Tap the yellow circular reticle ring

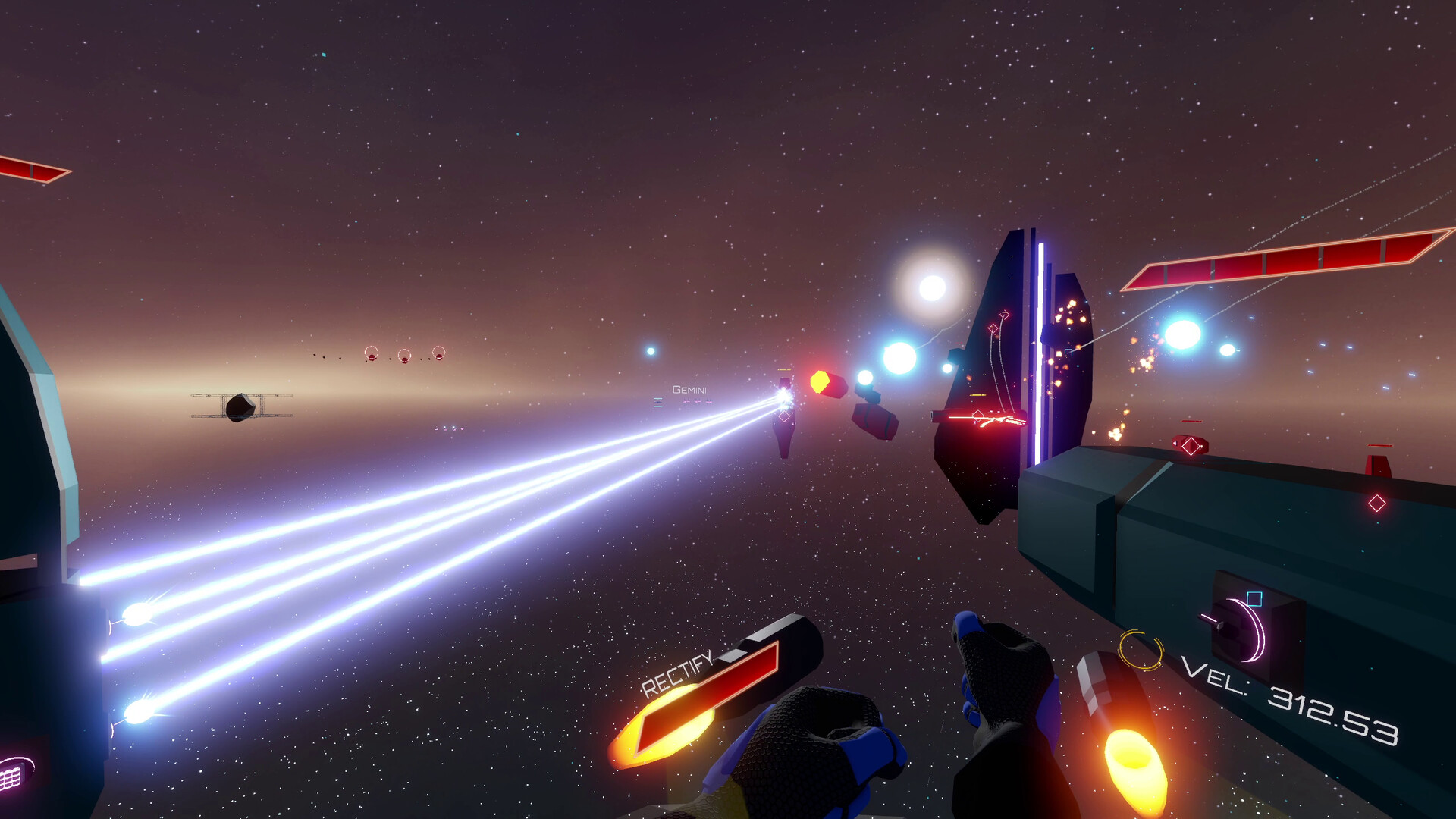pyautogui.click(x=1141, y=651)
